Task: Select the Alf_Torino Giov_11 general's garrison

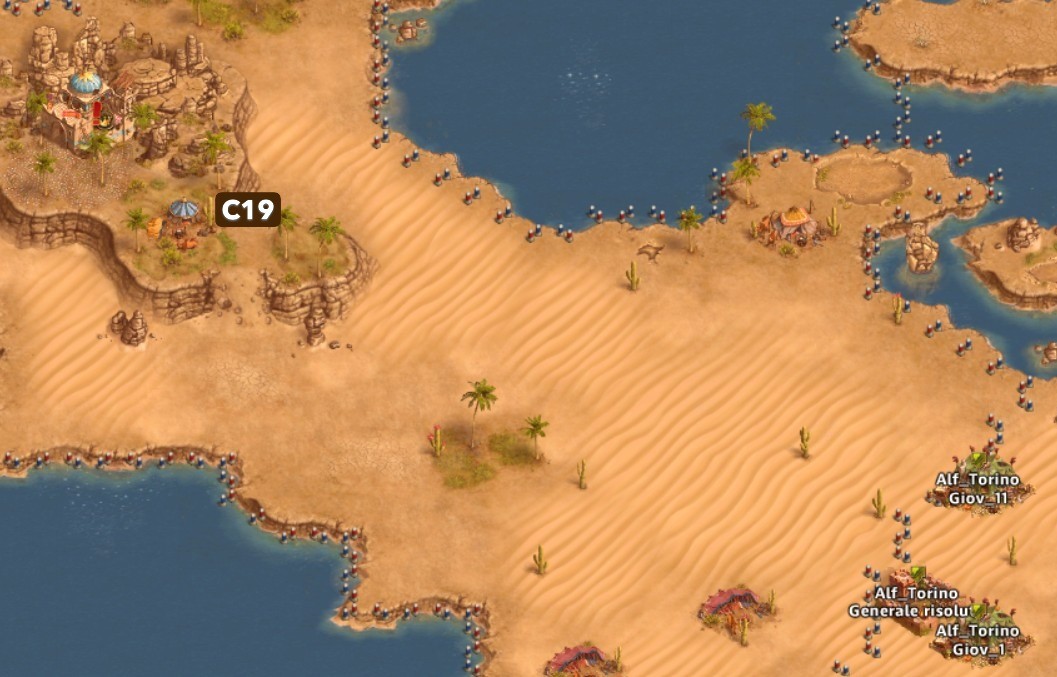Action: 977,488
